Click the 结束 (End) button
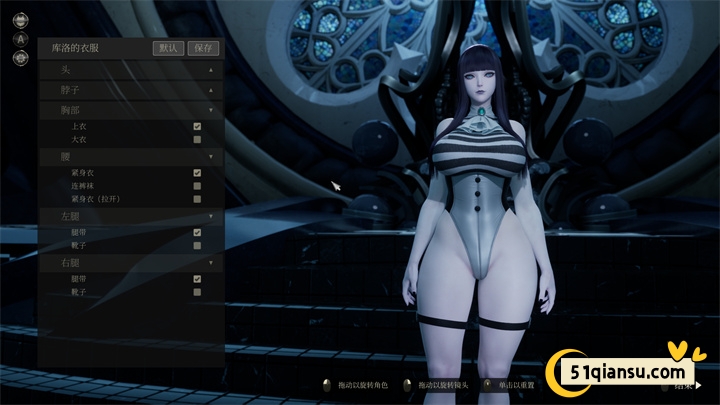 point(687,383)
